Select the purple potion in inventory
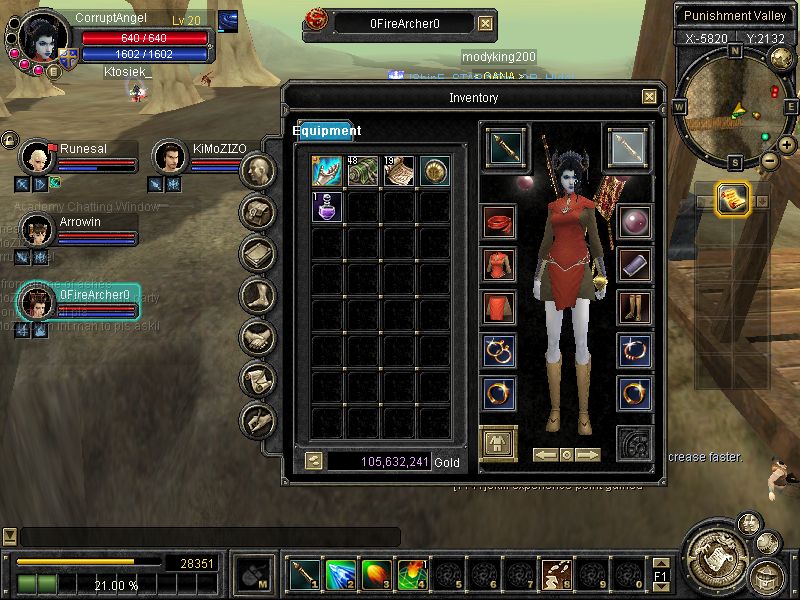Screen dimensions: 800x600 pyautogui.click(x=328, y=206)
